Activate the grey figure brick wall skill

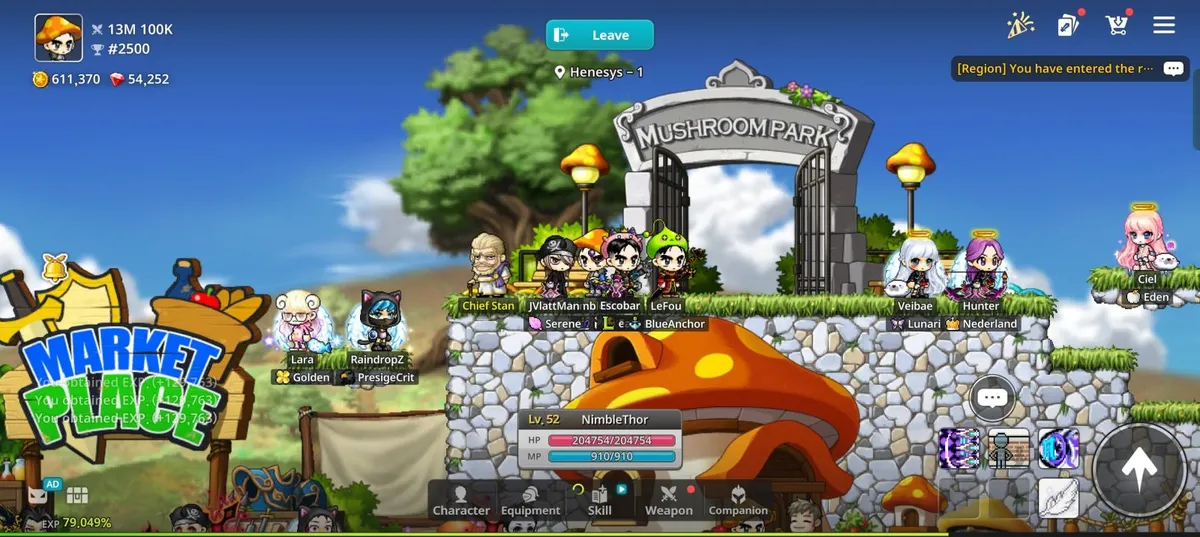[x=1009, y=449]
